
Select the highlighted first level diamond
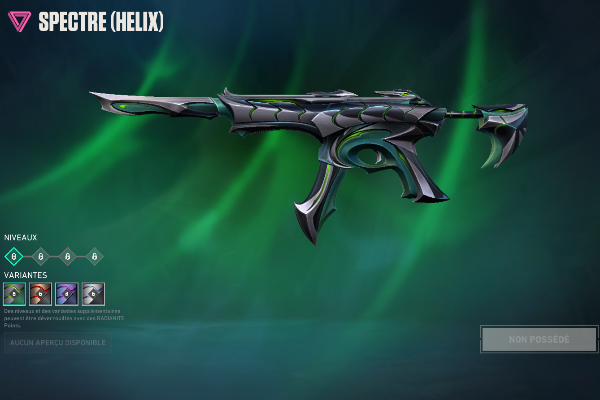(x=14, y=256)
